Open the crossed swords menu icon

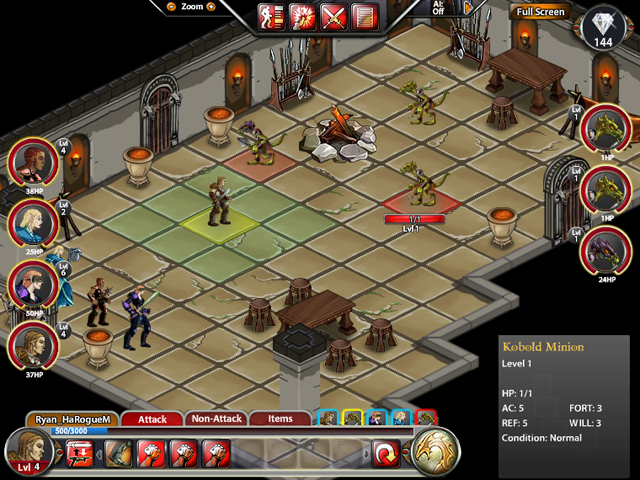point(333,16)
